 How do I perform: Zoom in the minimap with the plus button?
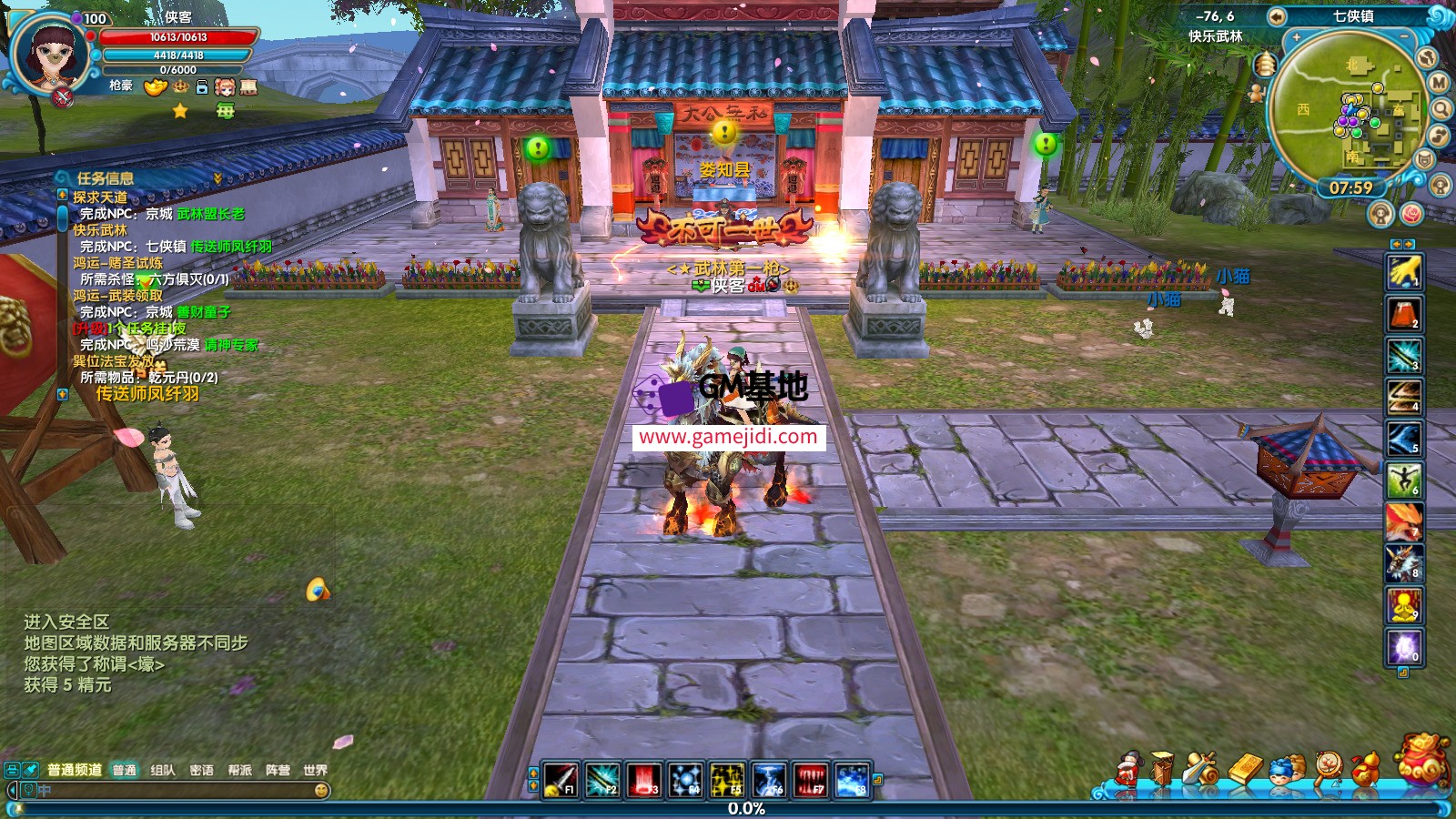[x=1296, y=38]
